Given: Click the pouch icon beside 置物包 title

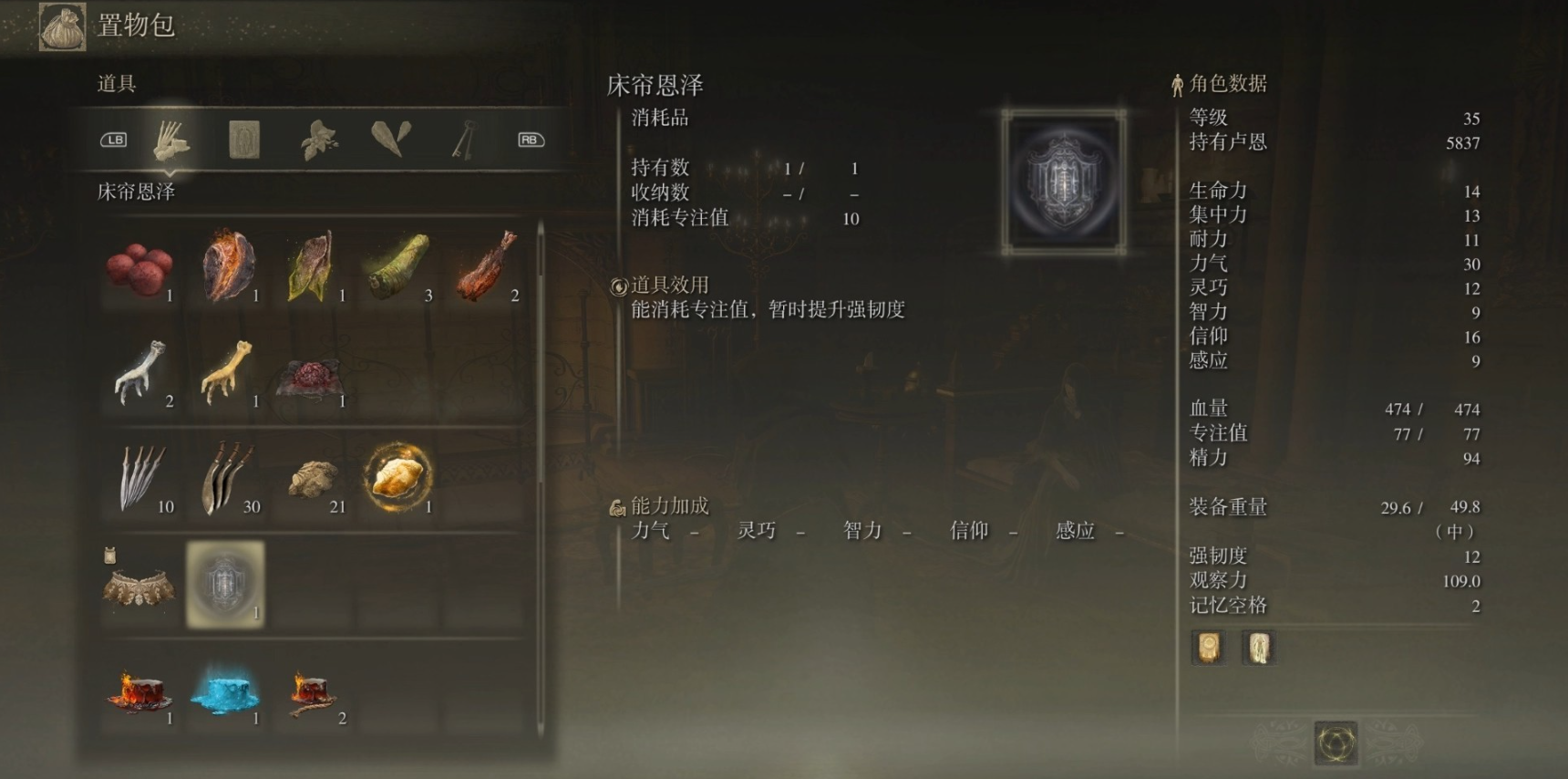Looking at the screenshot, I should [x=60, y=26].
